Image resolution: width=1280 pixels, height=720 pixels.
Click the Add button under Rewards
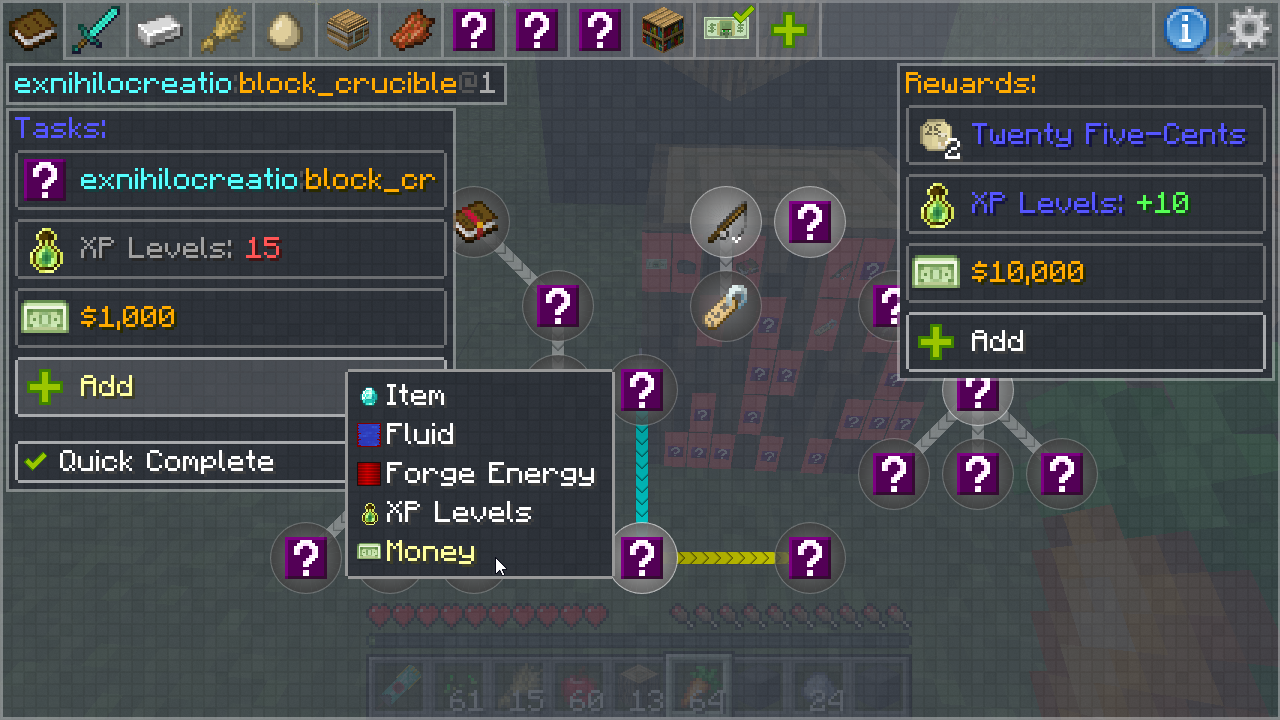point(1085,342)
